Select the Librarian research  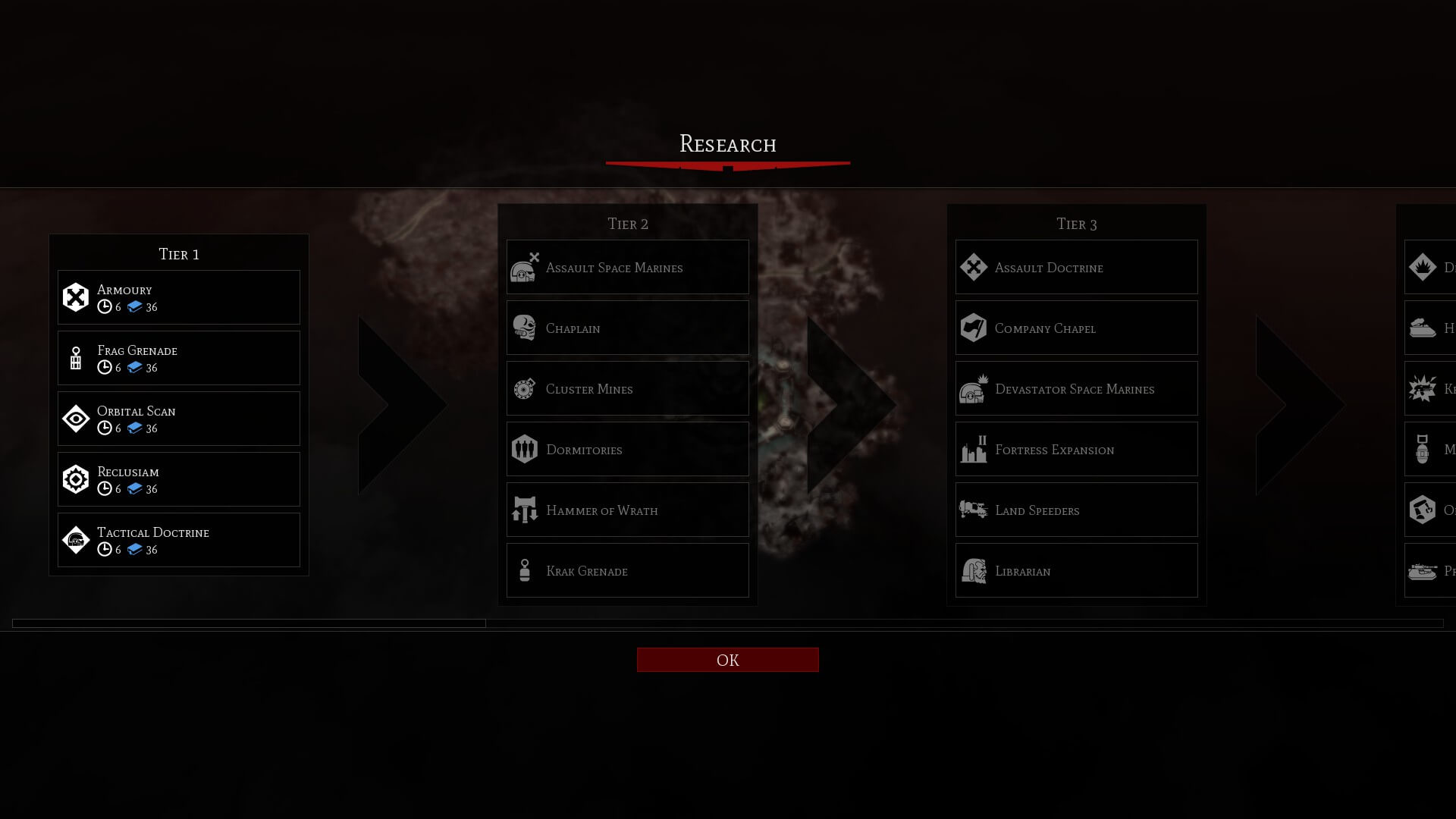[x=1076, y=570]
